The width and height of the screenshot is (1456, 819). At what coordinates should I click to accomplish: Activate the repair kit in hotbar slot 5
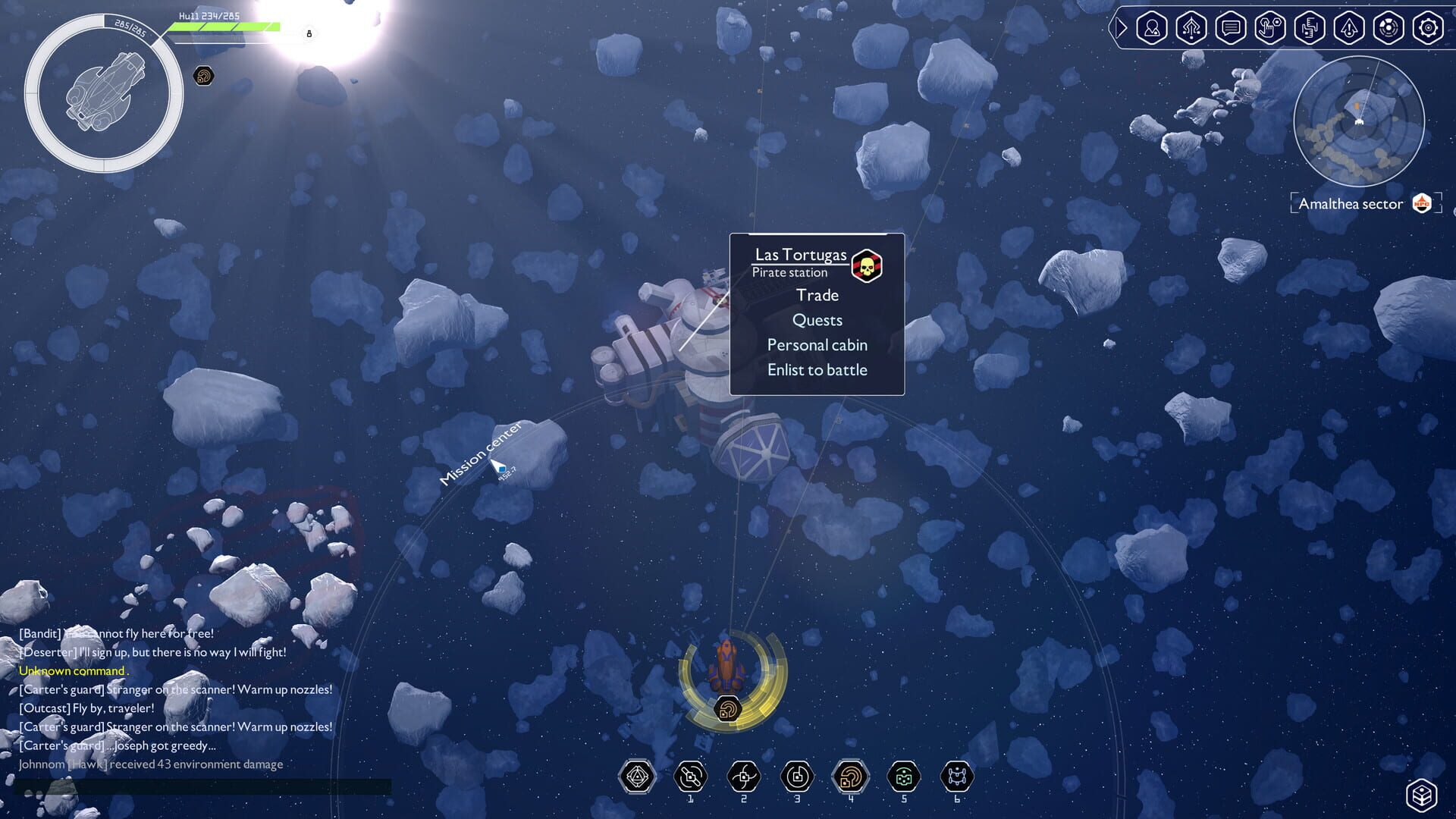pyautogui.click(x=903, y=776)
